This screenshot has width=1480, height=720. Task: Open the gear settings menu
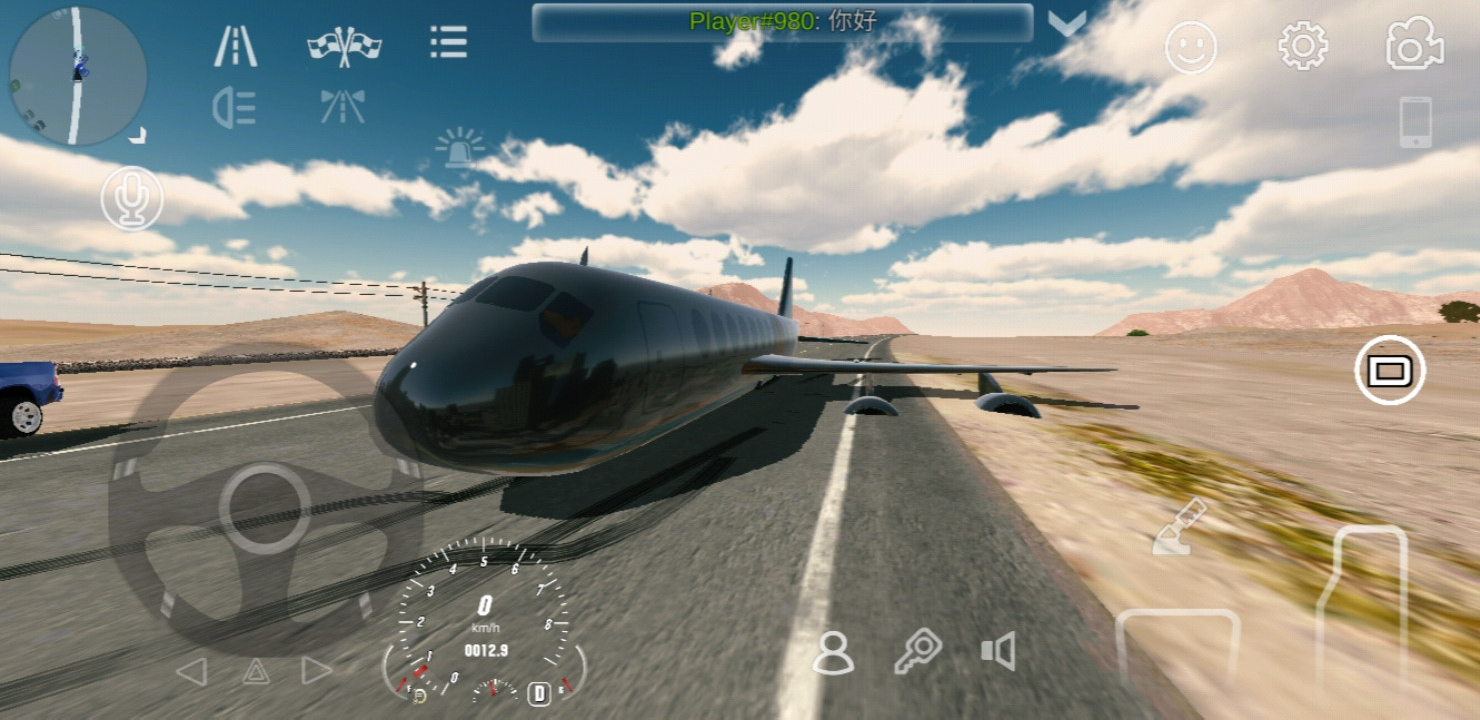(x=1303, y=46)
